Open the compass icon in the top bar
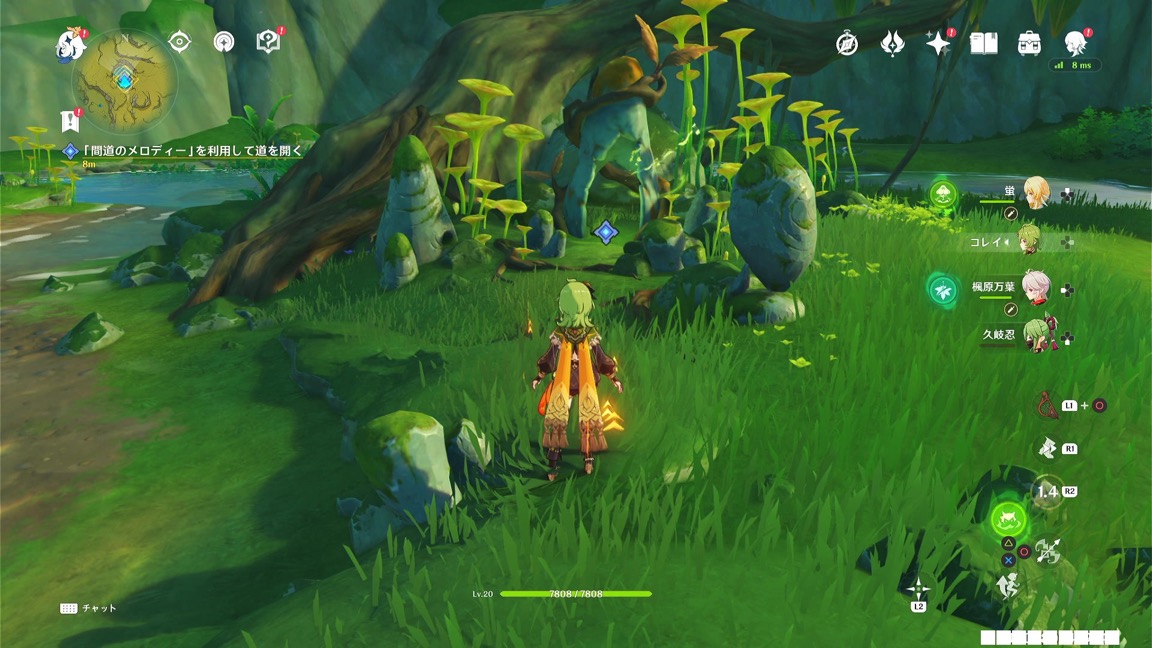This screenshot has height=648, width=1152. pos(847,43)
